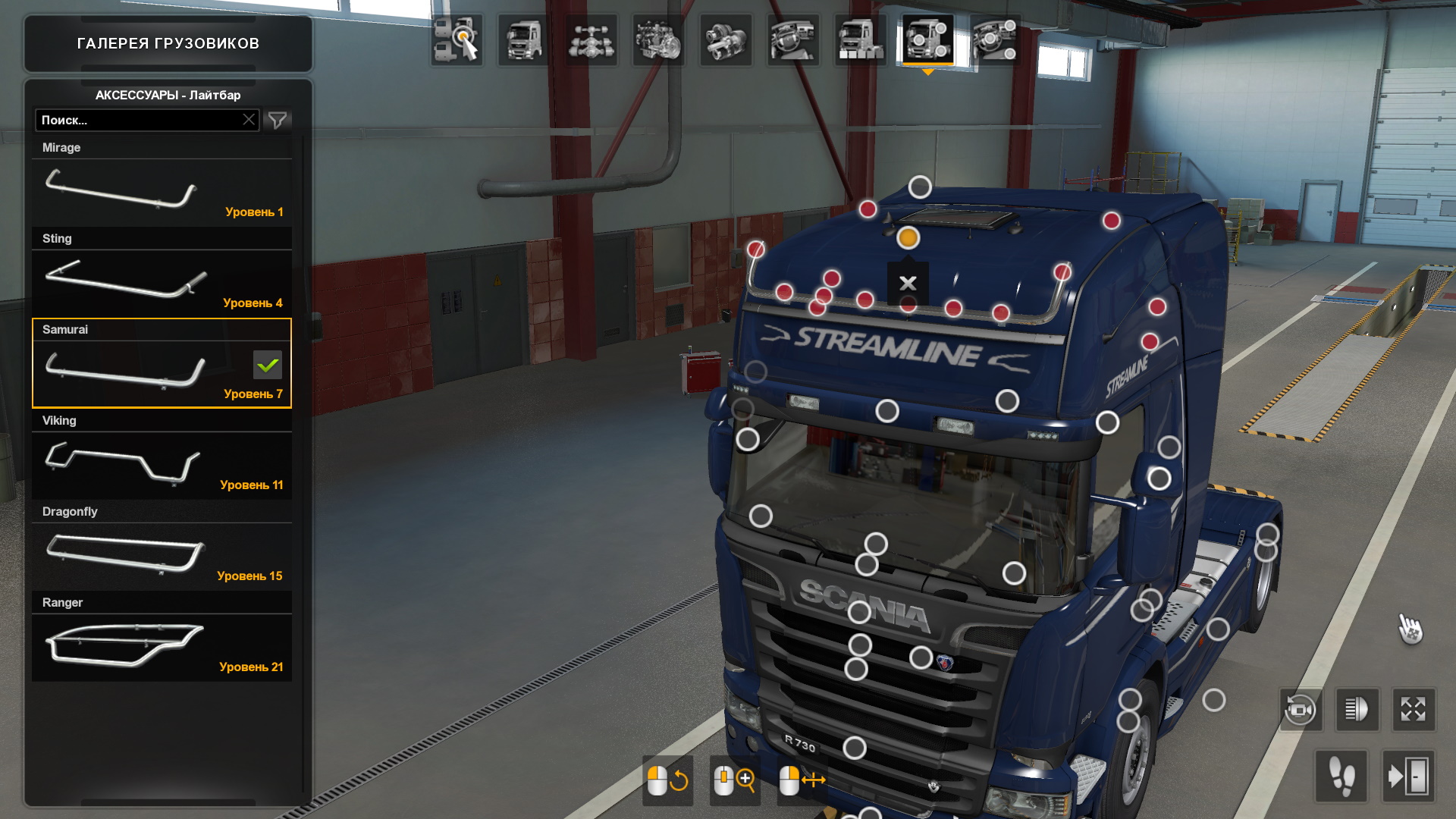
Task: Open the funnel filter options
Action: point(278,120)
